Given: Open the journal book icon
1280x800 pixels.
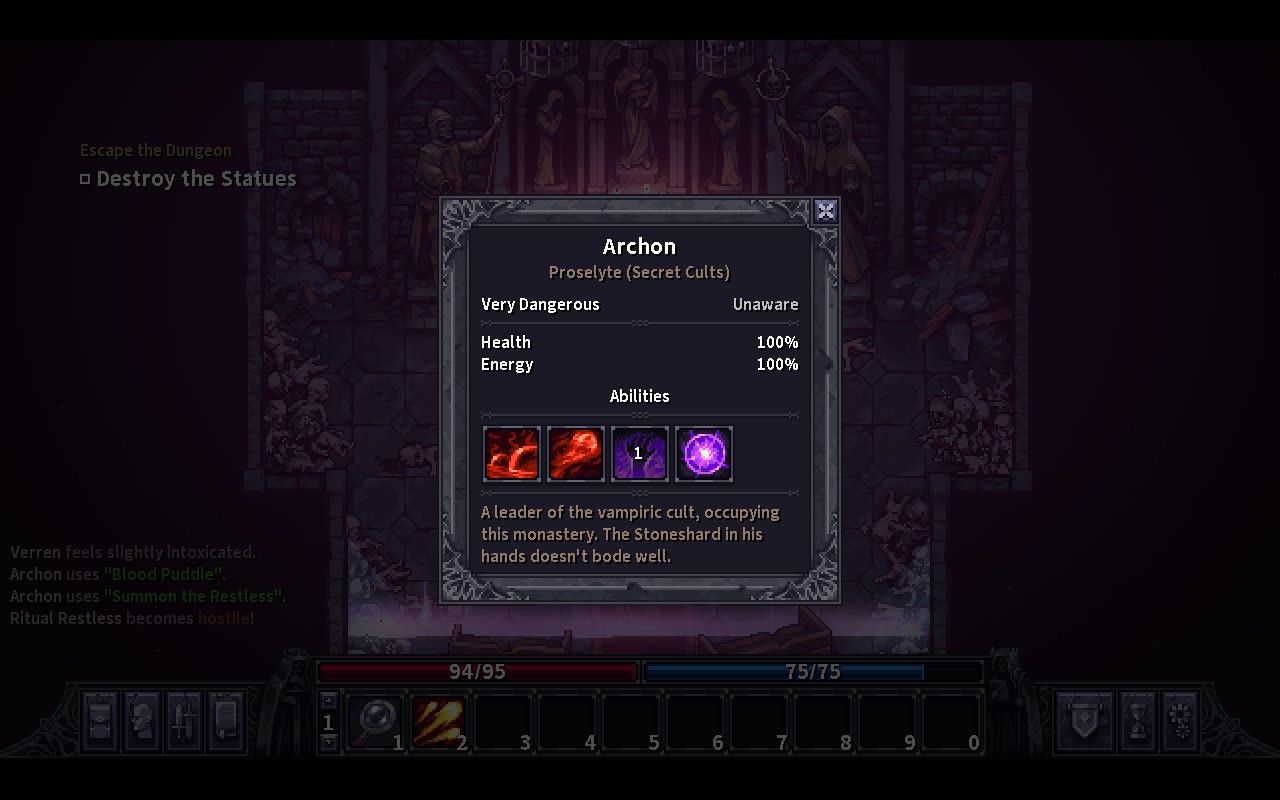Looking at the screenshot, I should (x=224, y=720).
